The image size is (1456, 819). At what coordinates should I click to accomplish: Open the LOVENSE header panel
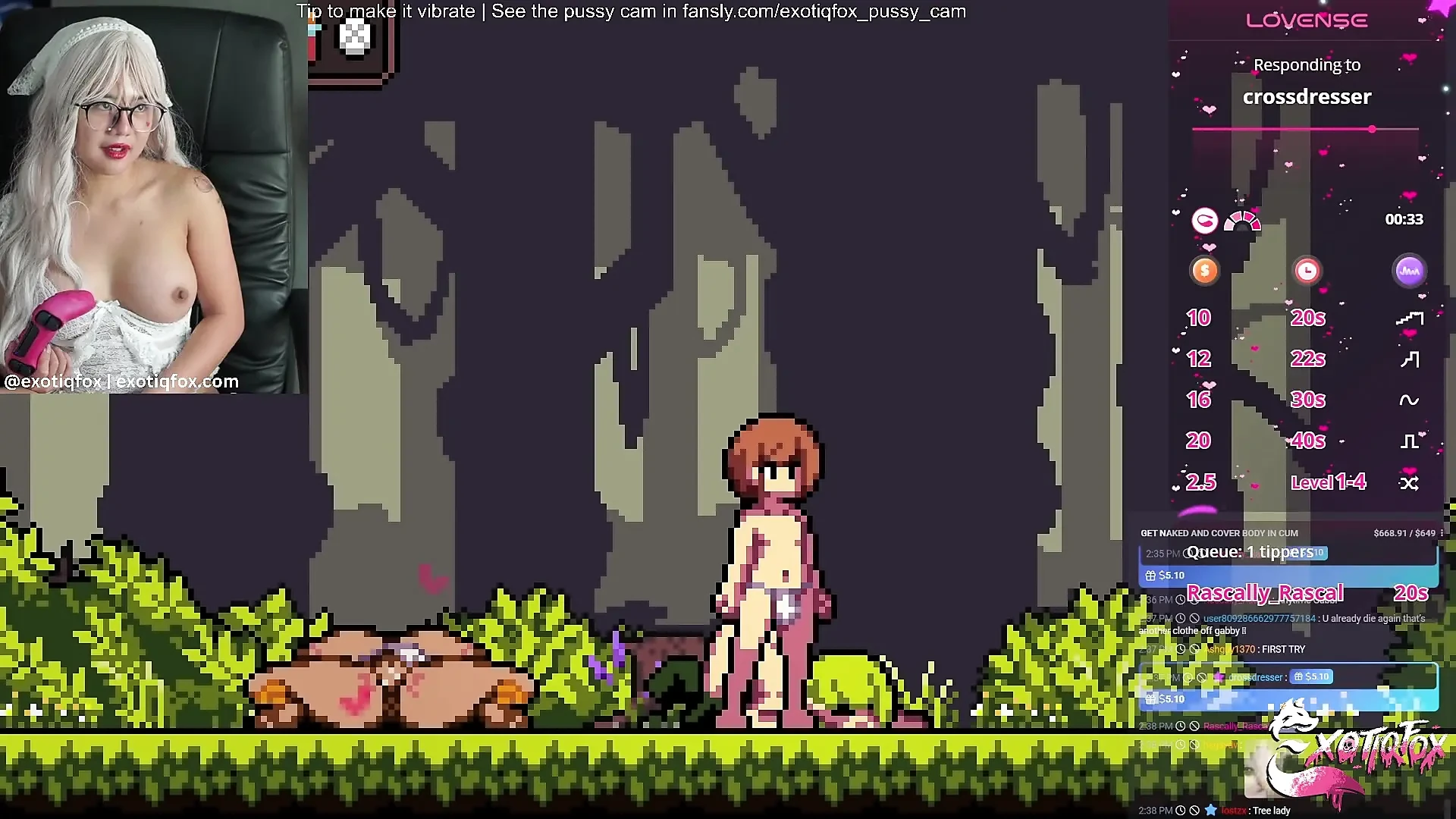1306,20
